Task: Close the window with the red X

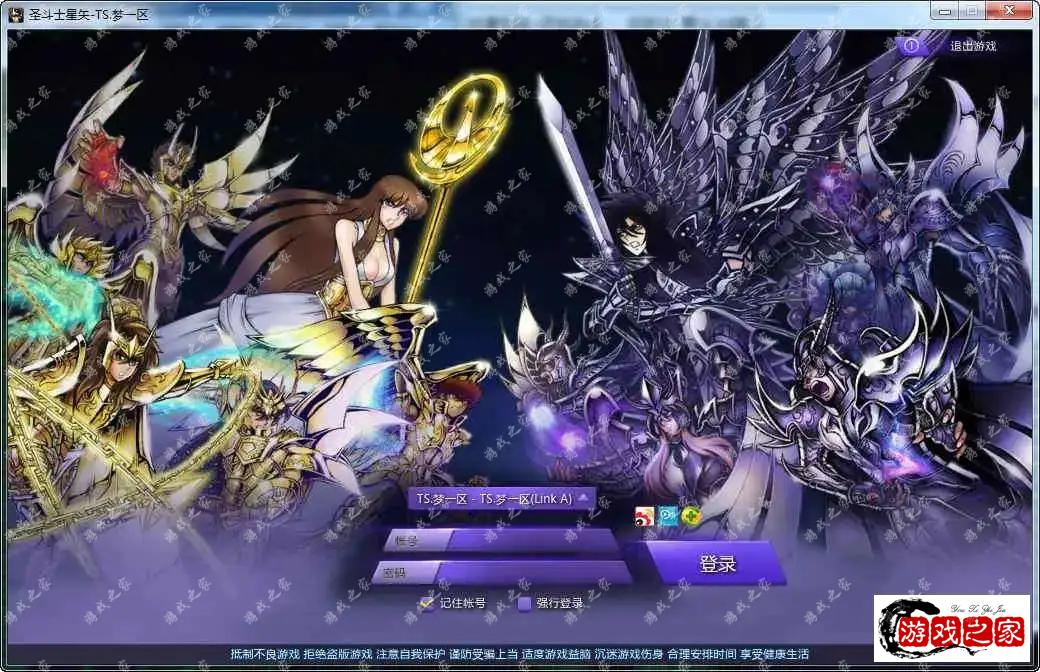Action: [1007, 10]
